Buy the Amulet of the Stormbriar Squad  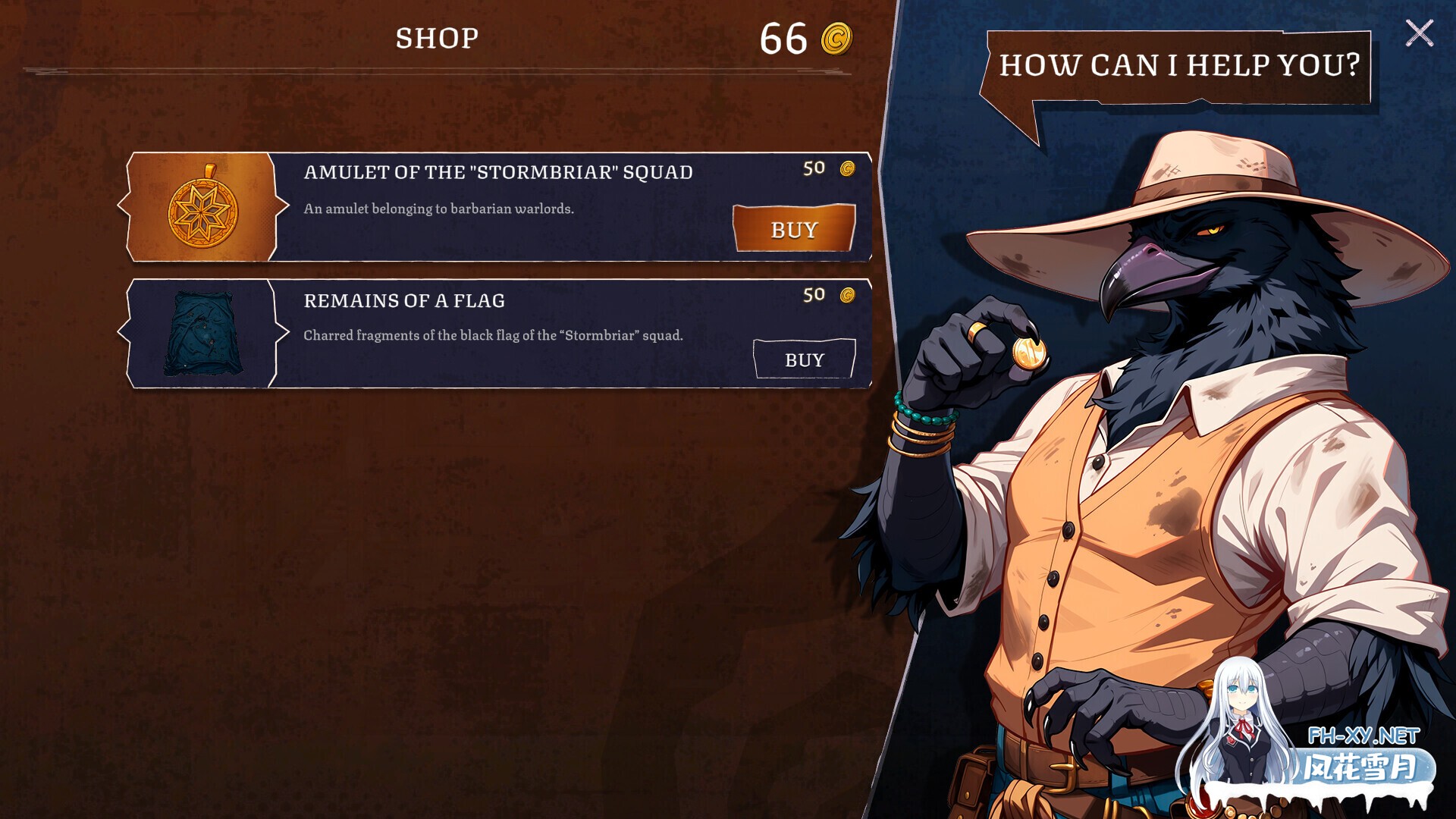tap(794, 228)
